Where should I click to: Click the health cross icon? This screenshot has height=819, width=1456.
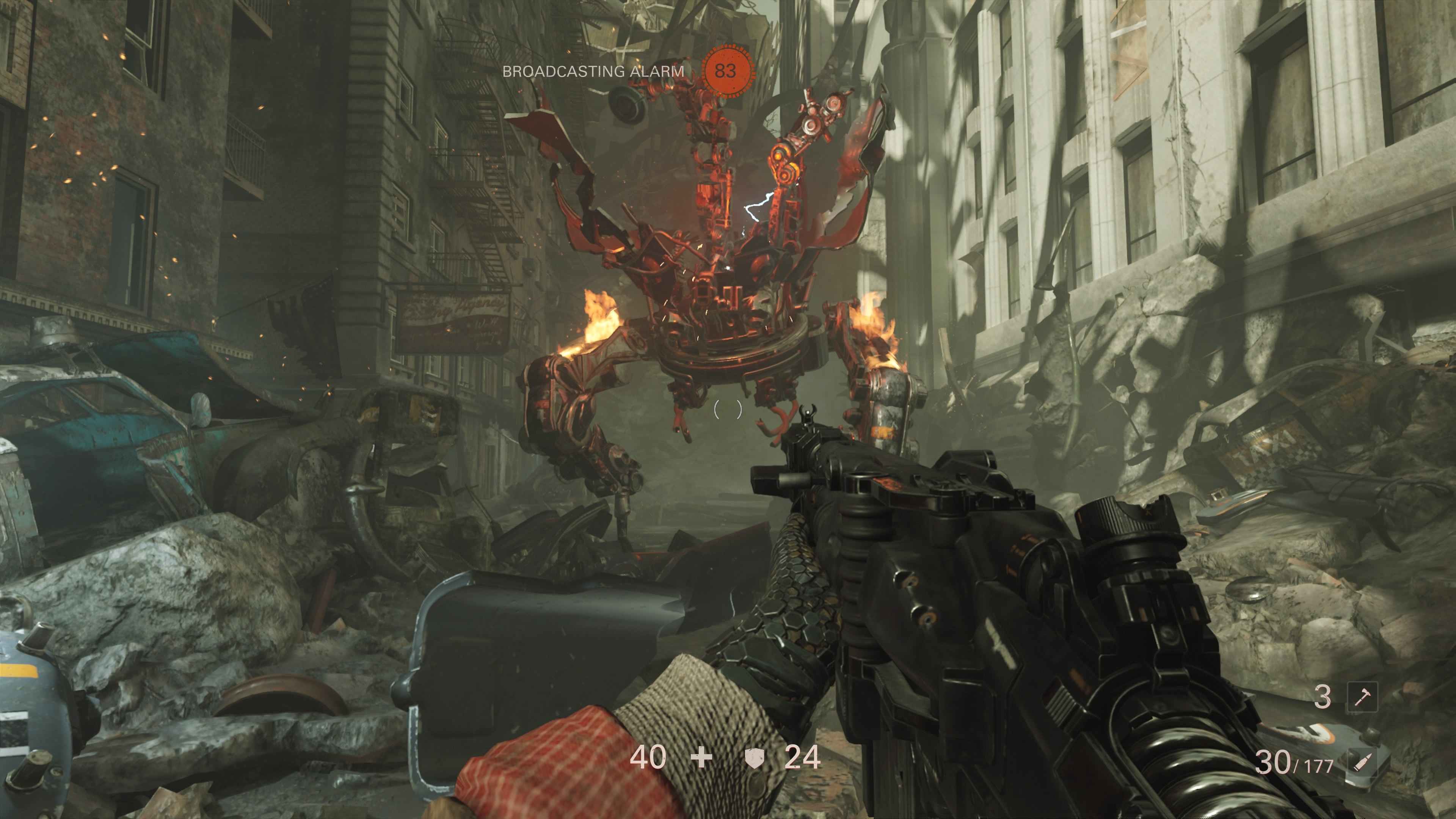pos(701,758)
